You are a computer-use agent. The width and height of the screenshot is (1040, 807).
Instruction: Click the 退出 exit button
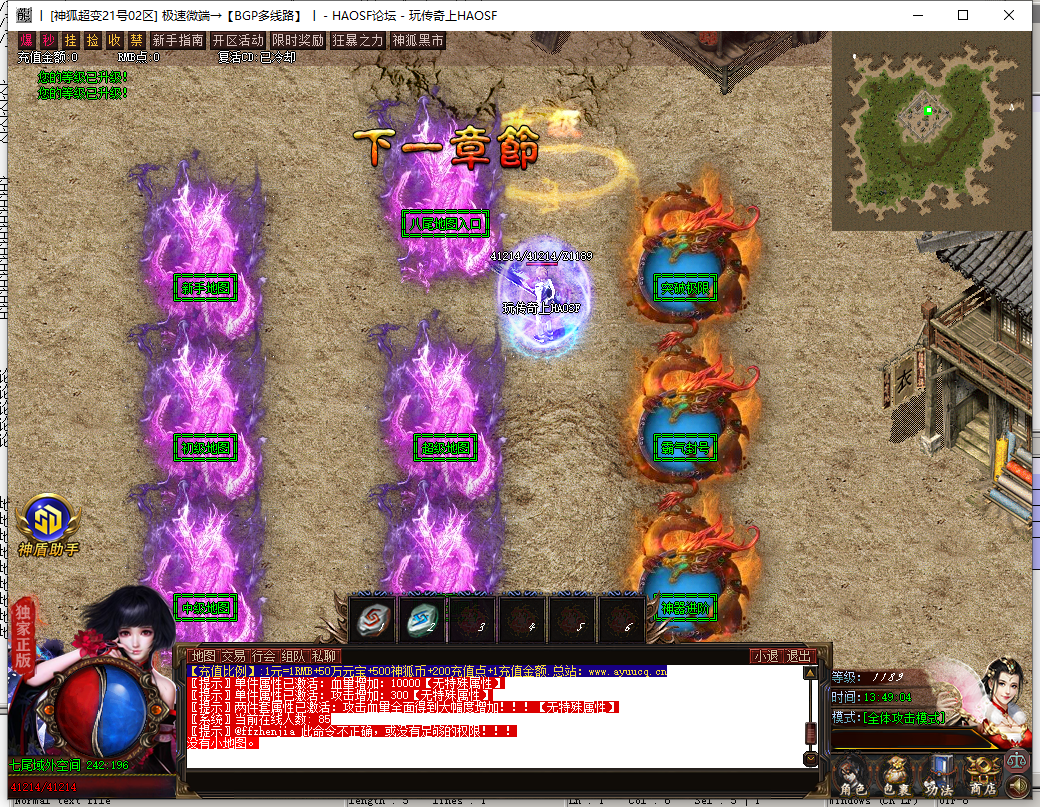tap(799, 656)
